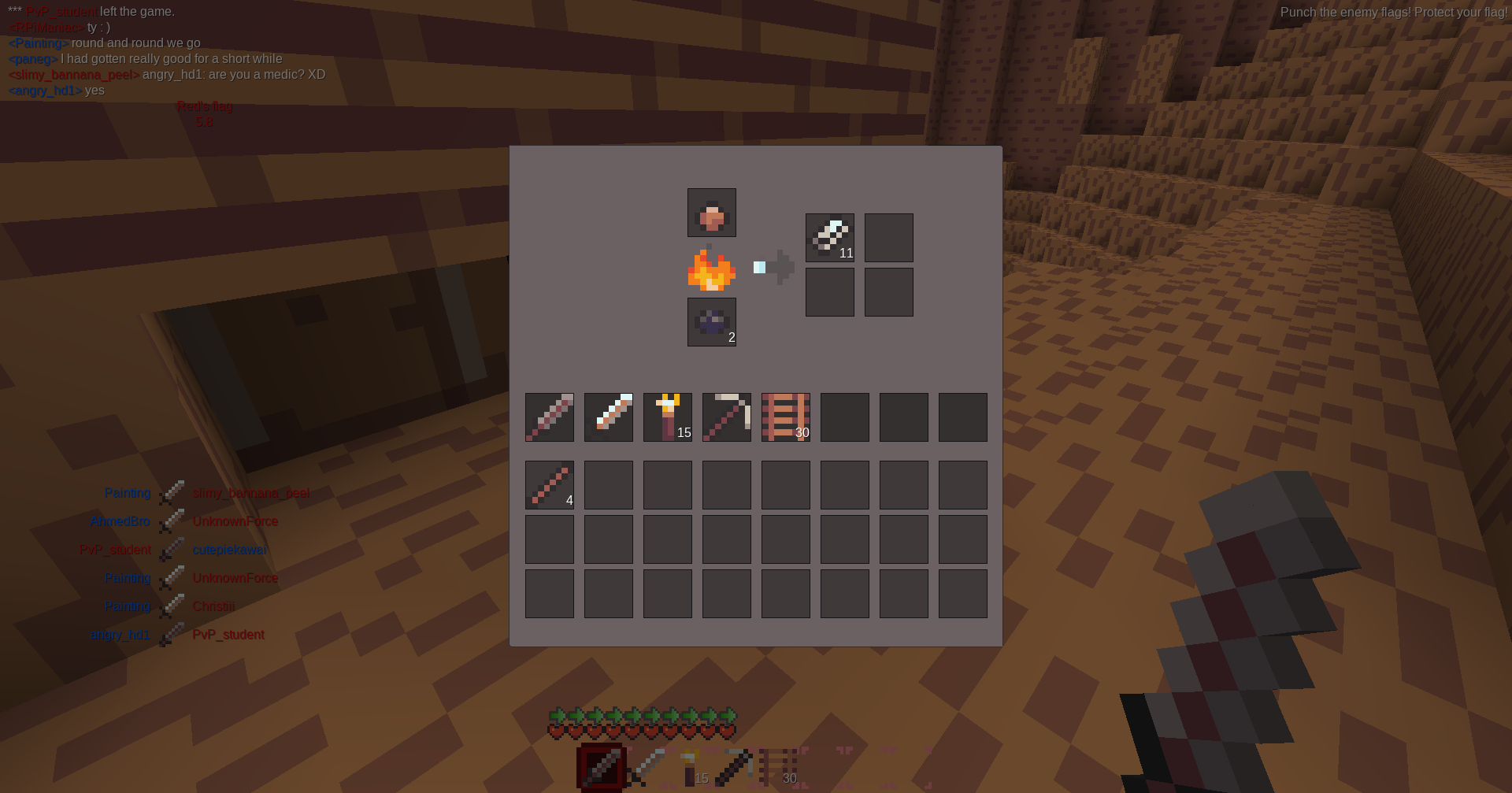Grab the pickaxe from the inventory grid
The height and width of the screenshot is (793, 1512).
pos(727,417)
